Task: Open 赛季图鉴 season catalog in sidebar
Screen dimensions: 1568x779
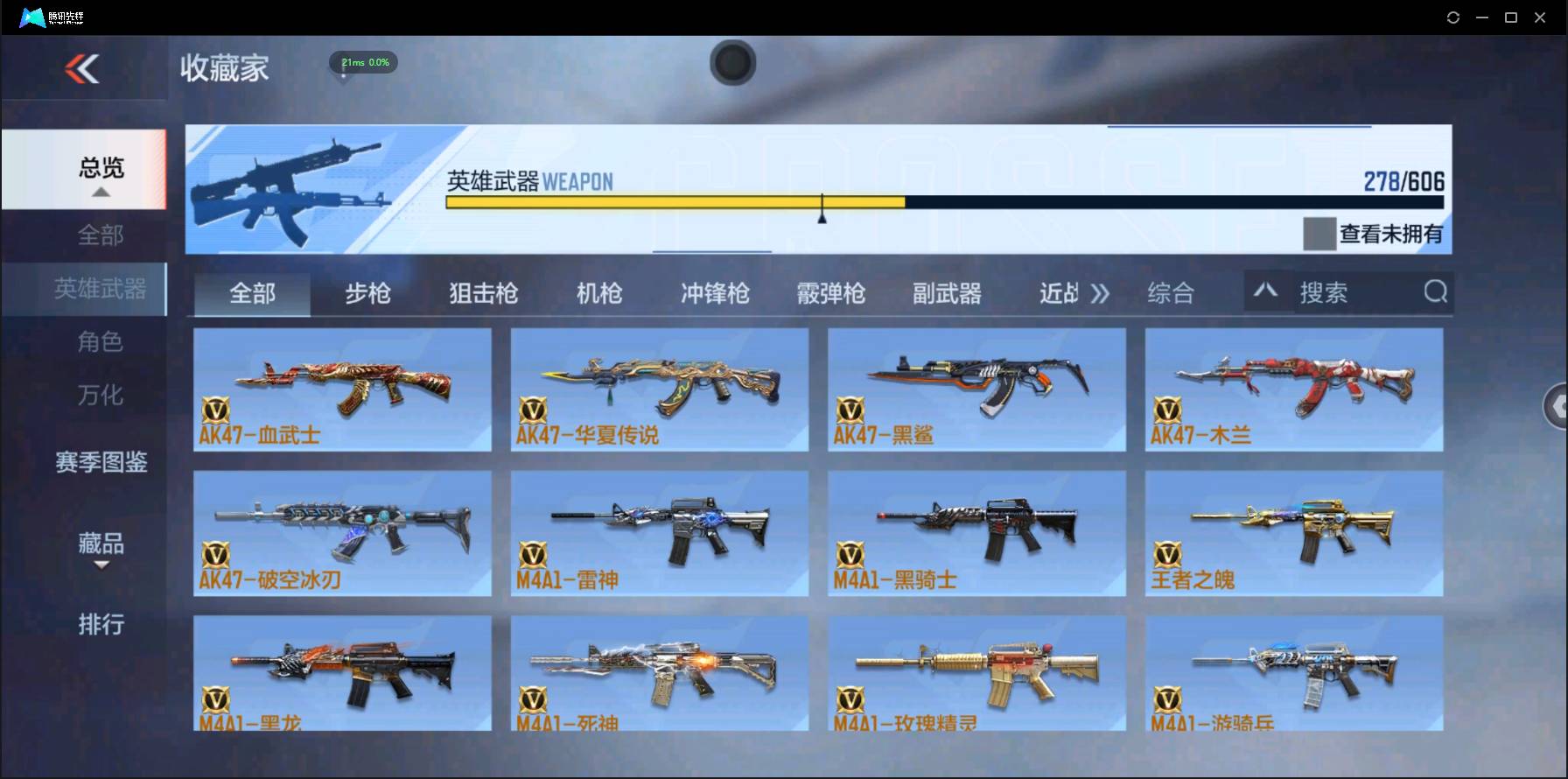Action: (100, 463)
